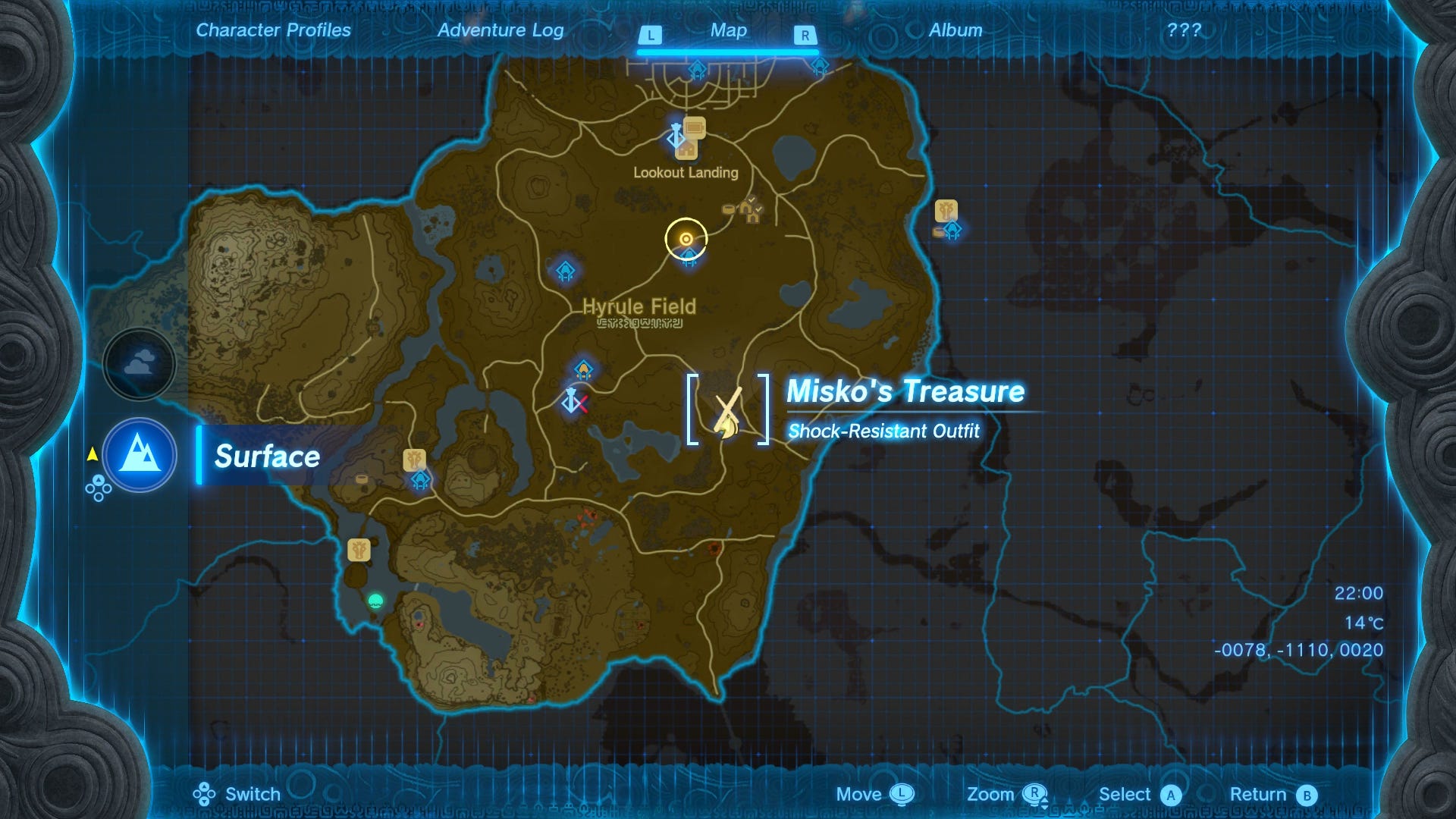Select the cooking pot icon near Lookout Landing
Image resolution: width=1456 pixels, height=819 pixels.
pyautogui.click(x=729, y=209)
